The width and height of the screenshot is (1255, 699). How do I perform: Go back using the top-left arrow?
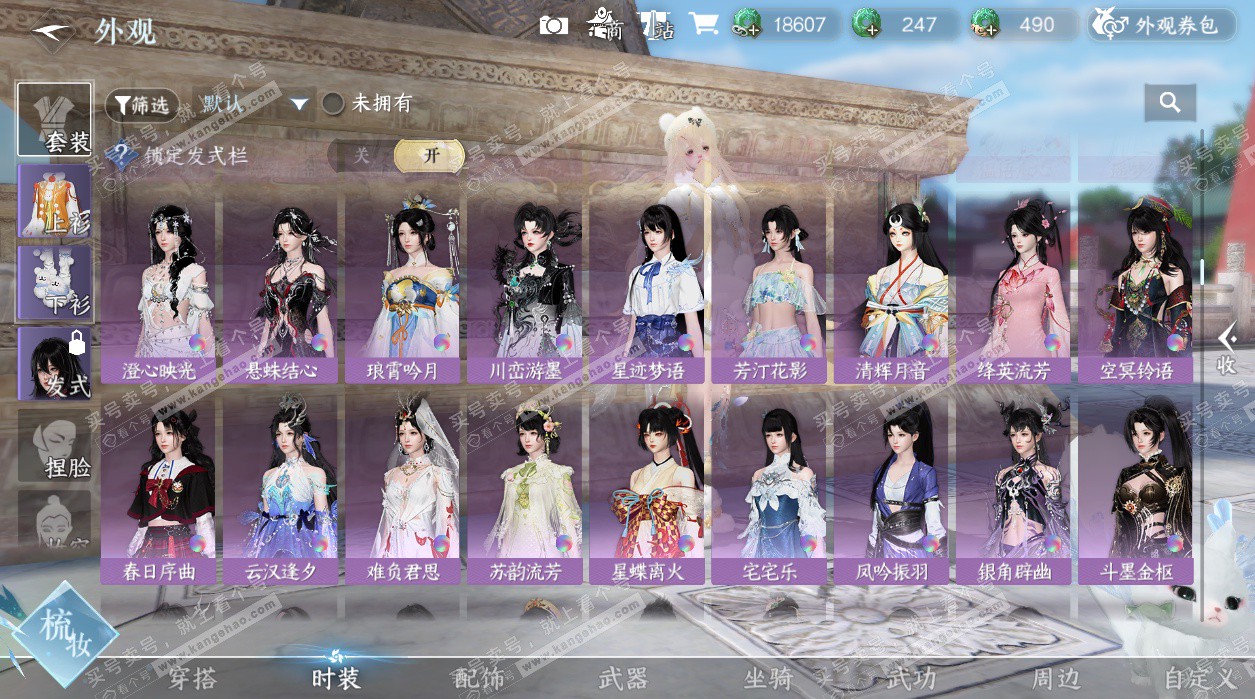(50, 32)
